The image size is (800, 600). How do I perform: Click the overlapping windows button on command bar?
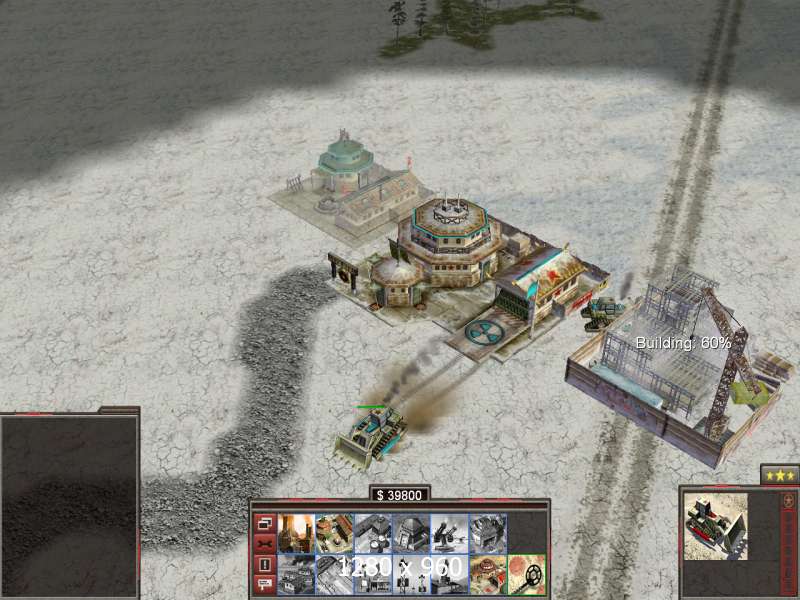(264, 523)
